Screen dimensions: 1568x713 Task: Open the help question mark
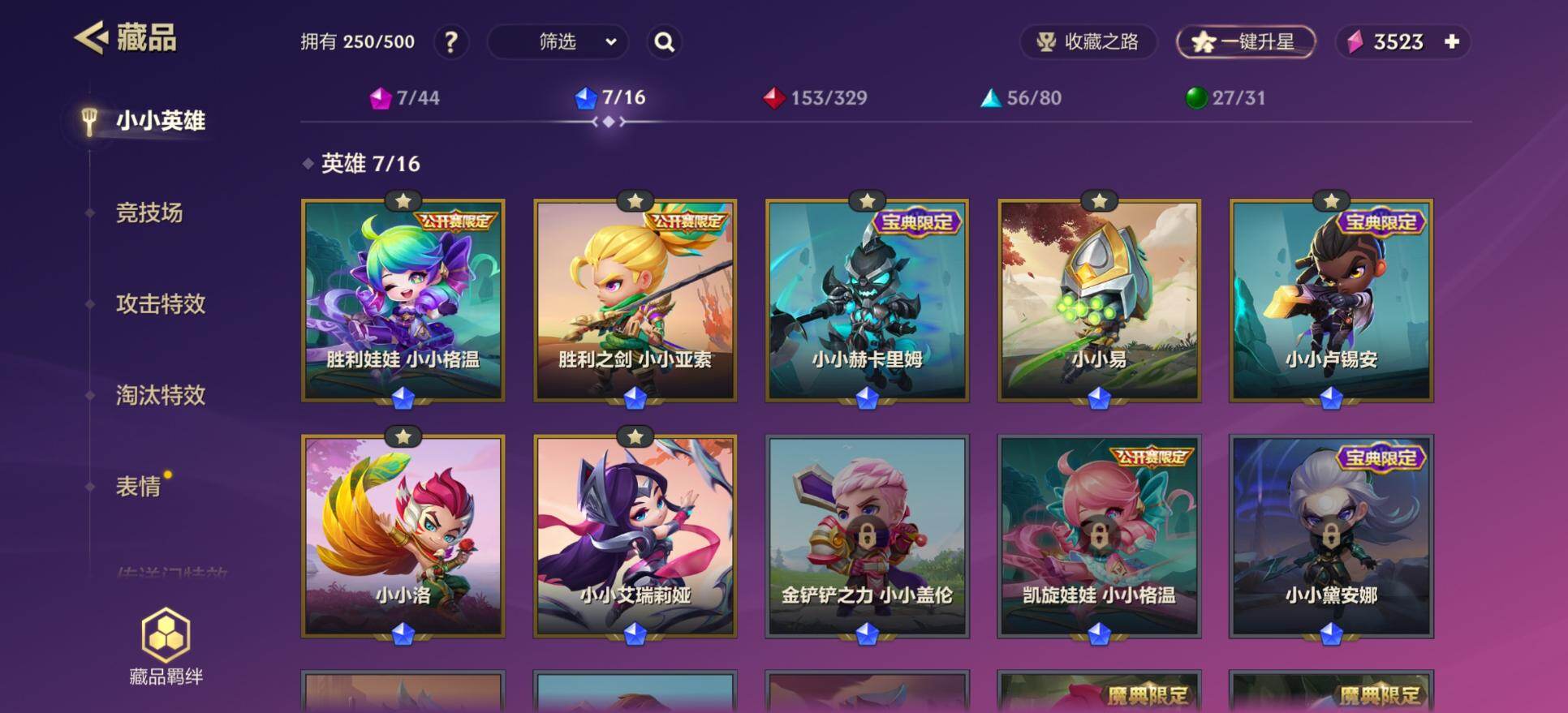click(x=451, y=42)
